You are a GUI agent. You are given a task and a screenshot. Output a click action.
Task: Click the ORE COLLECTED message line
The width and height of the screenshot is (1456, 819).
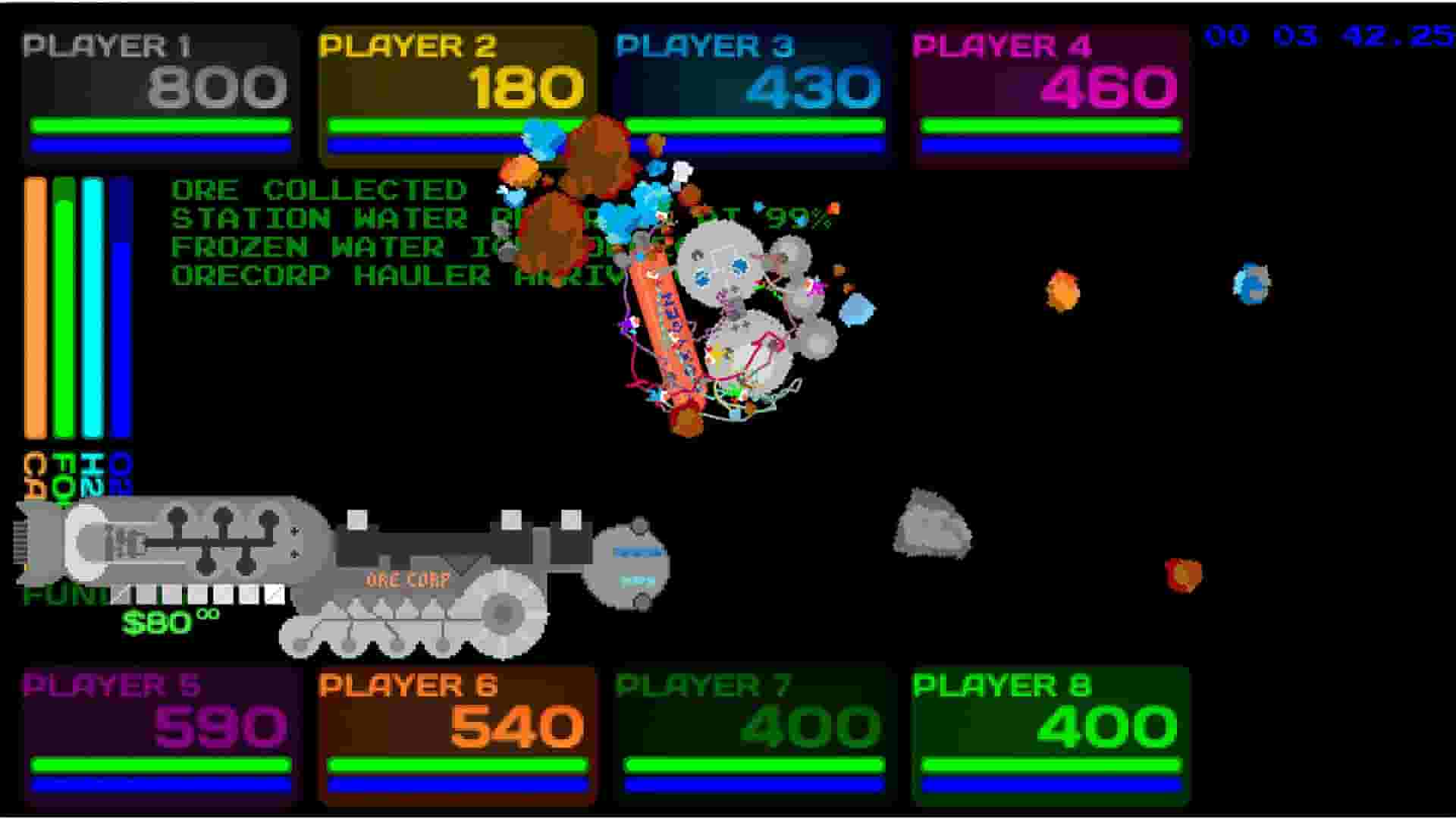[x=318, y=188]
